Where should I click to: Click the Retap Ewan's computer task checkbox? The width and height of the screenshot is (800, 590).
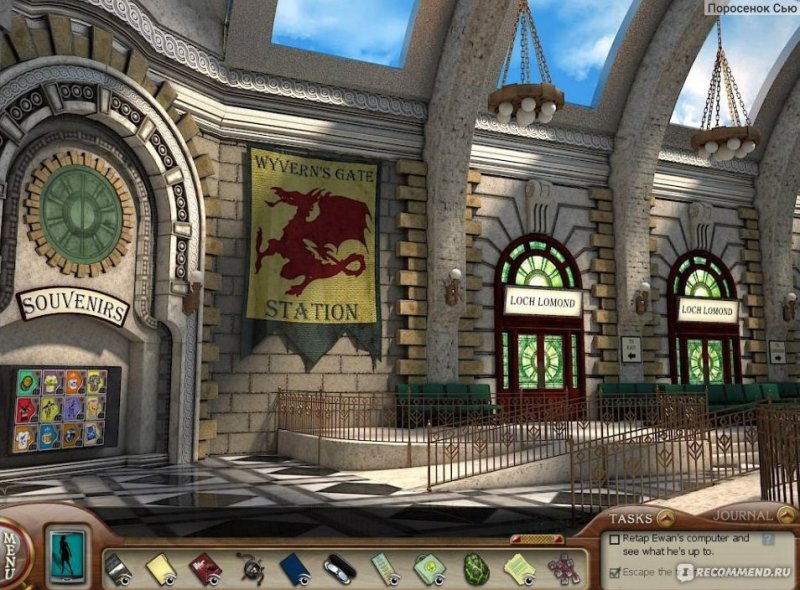[614, 539]
